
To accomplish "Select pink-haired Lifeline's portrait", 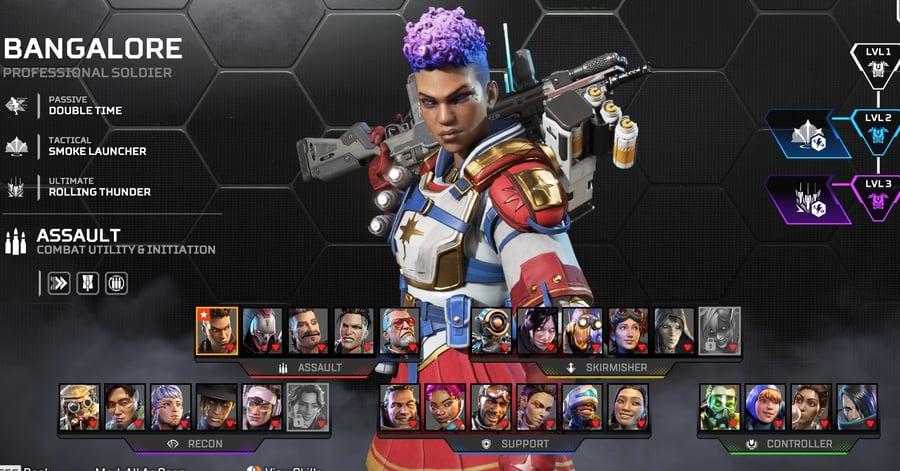I will click(x=445, y=407).
